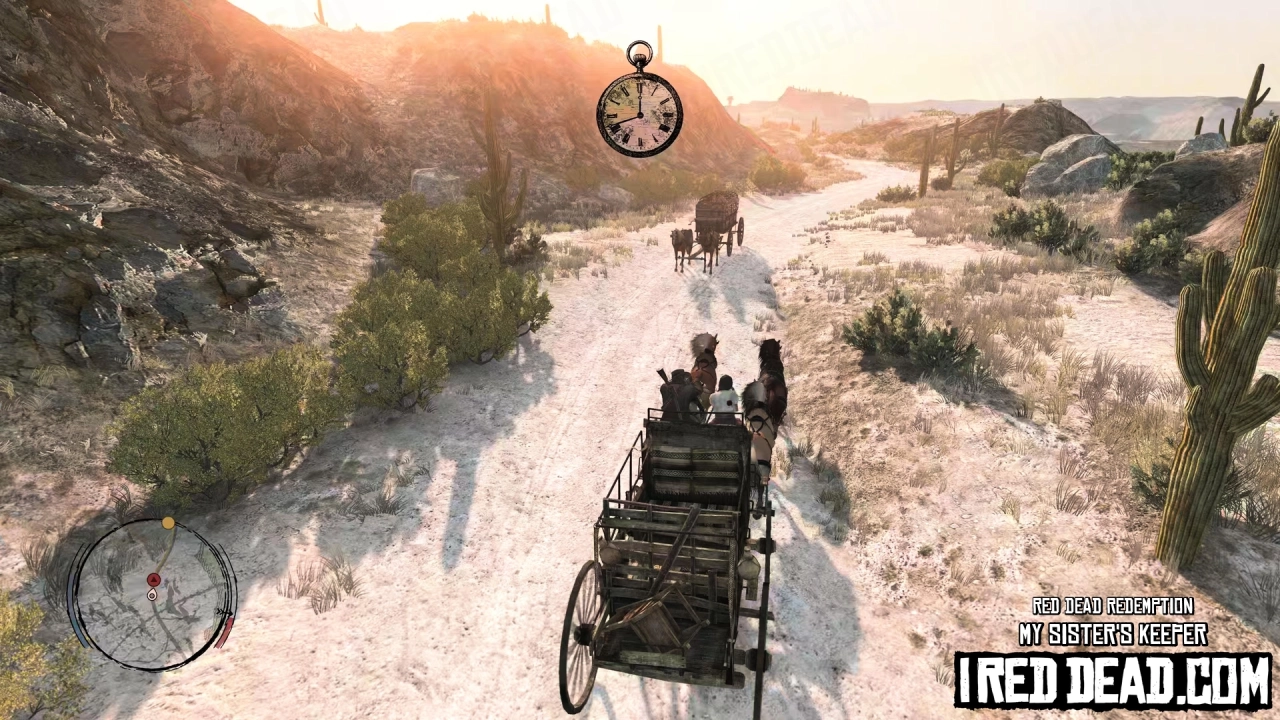This screenshot has width=1280, height=720.
Task: Select the red player arrow on the minimap
Action: 153,579
